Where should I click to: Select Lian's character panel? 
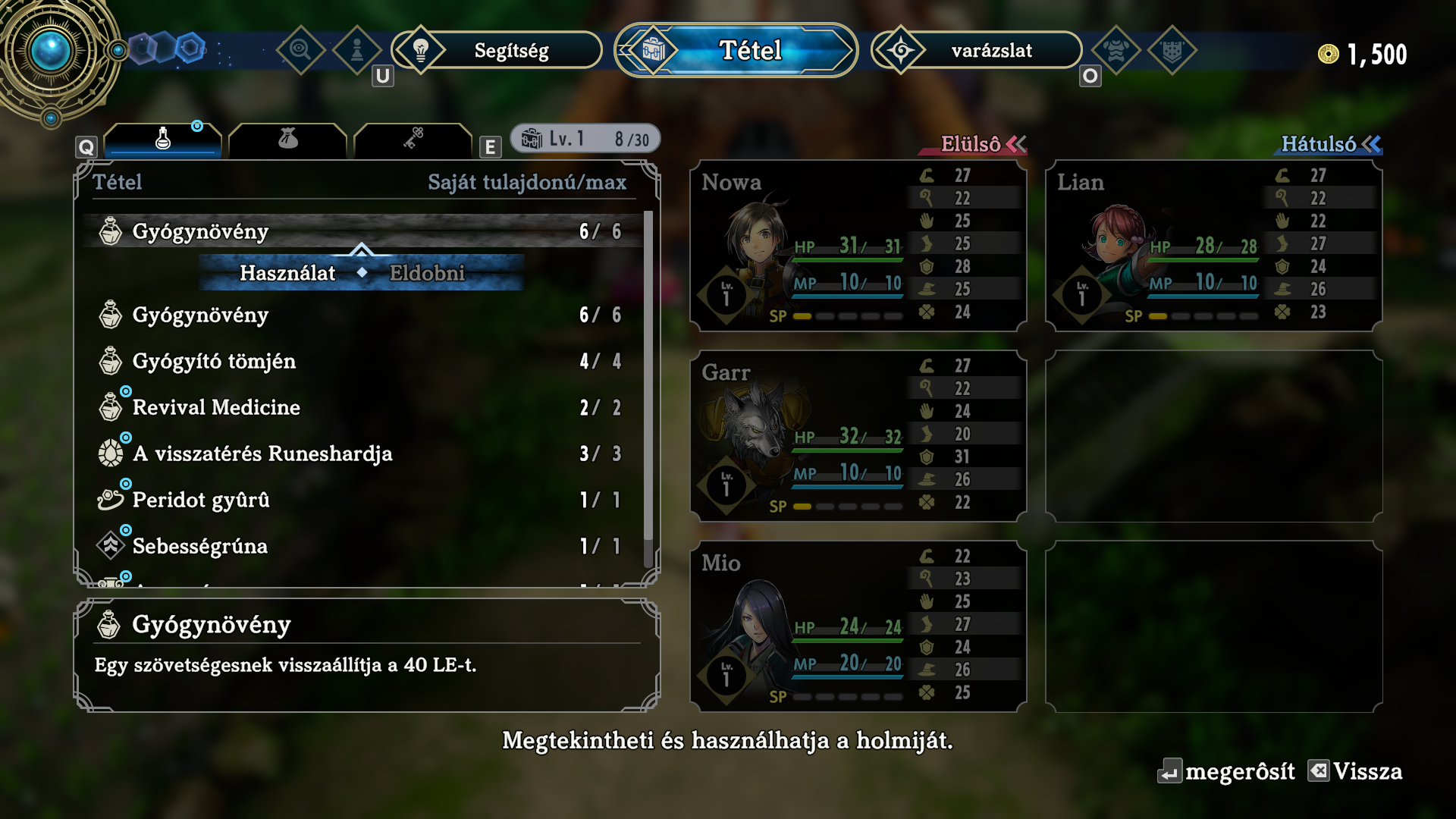tap(1213, 246)
